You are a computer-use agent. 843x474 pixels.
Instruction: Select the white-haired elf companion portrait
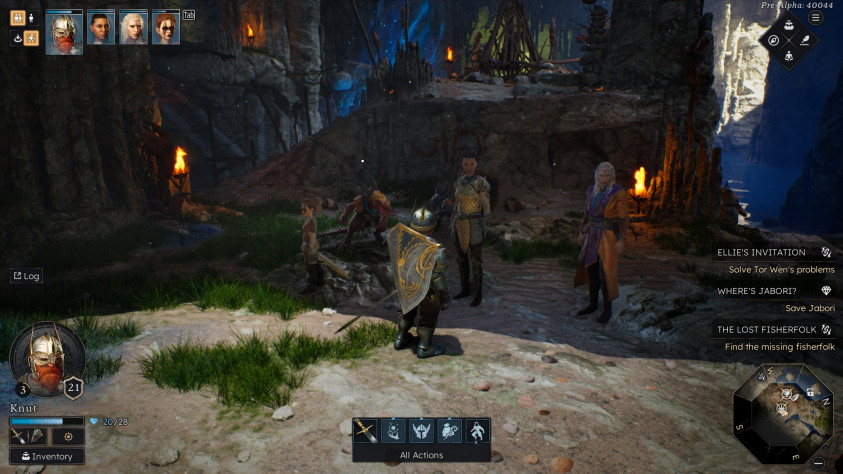[134, 28]
